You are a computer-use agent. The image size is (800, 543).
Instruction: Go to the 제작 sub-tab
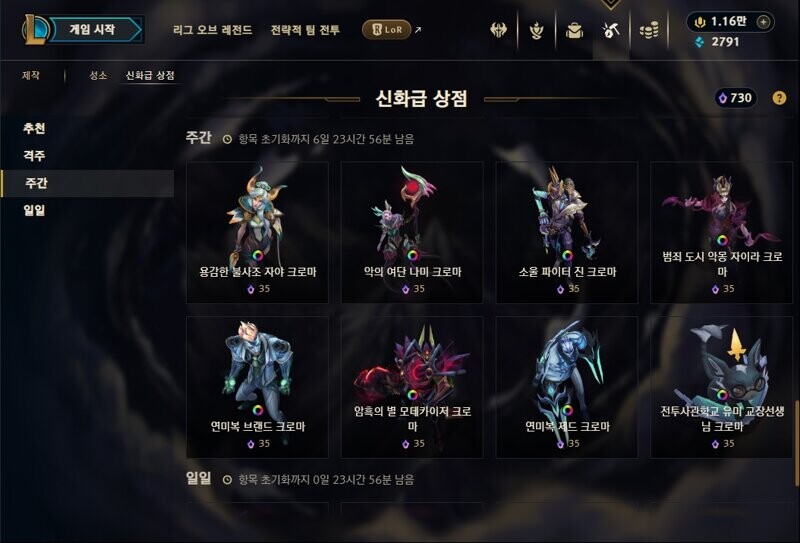click(x=33, y=75)
